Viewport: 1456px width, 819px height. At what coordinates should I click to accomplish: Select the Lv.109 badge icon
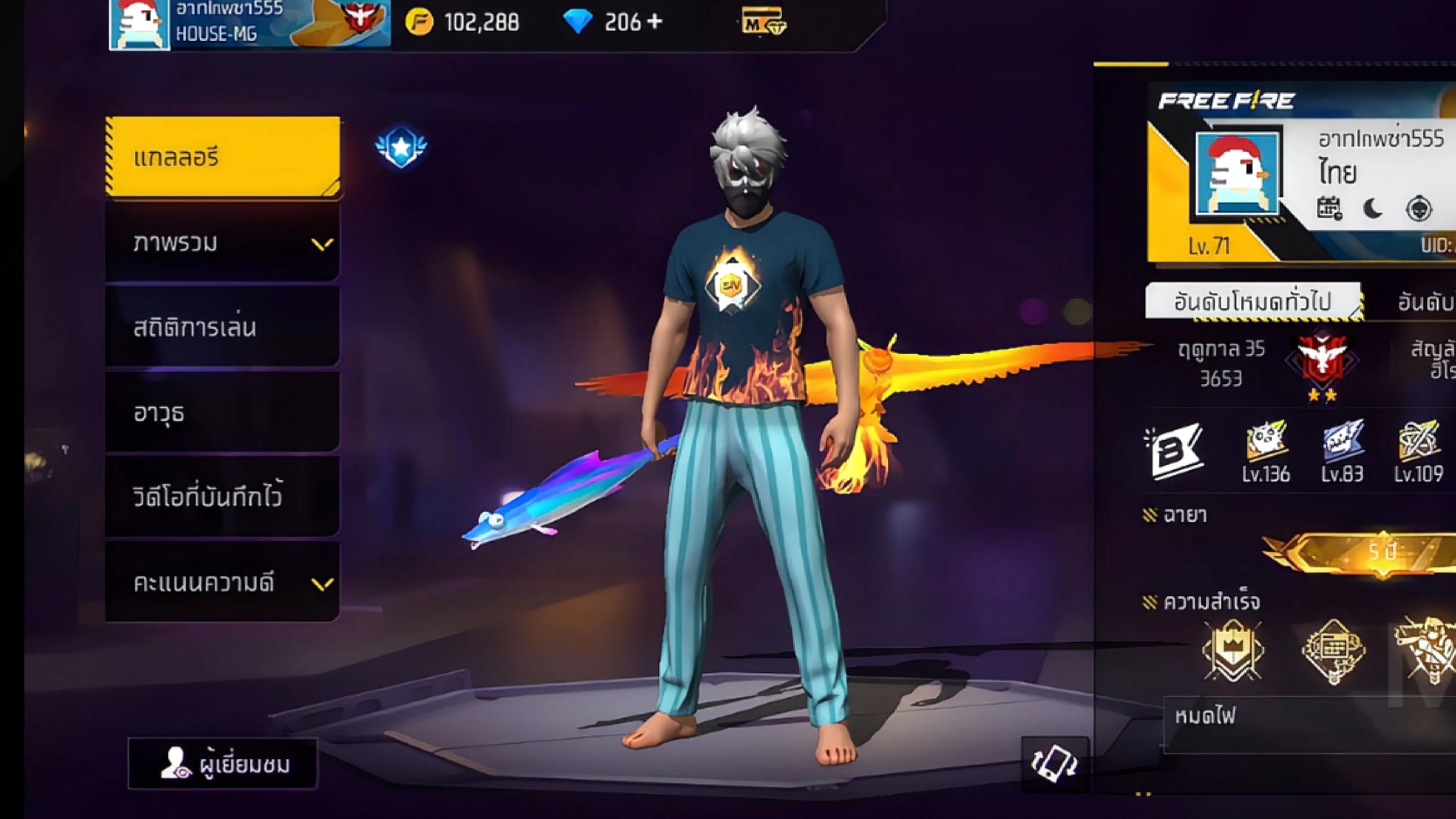point(1418,450)
